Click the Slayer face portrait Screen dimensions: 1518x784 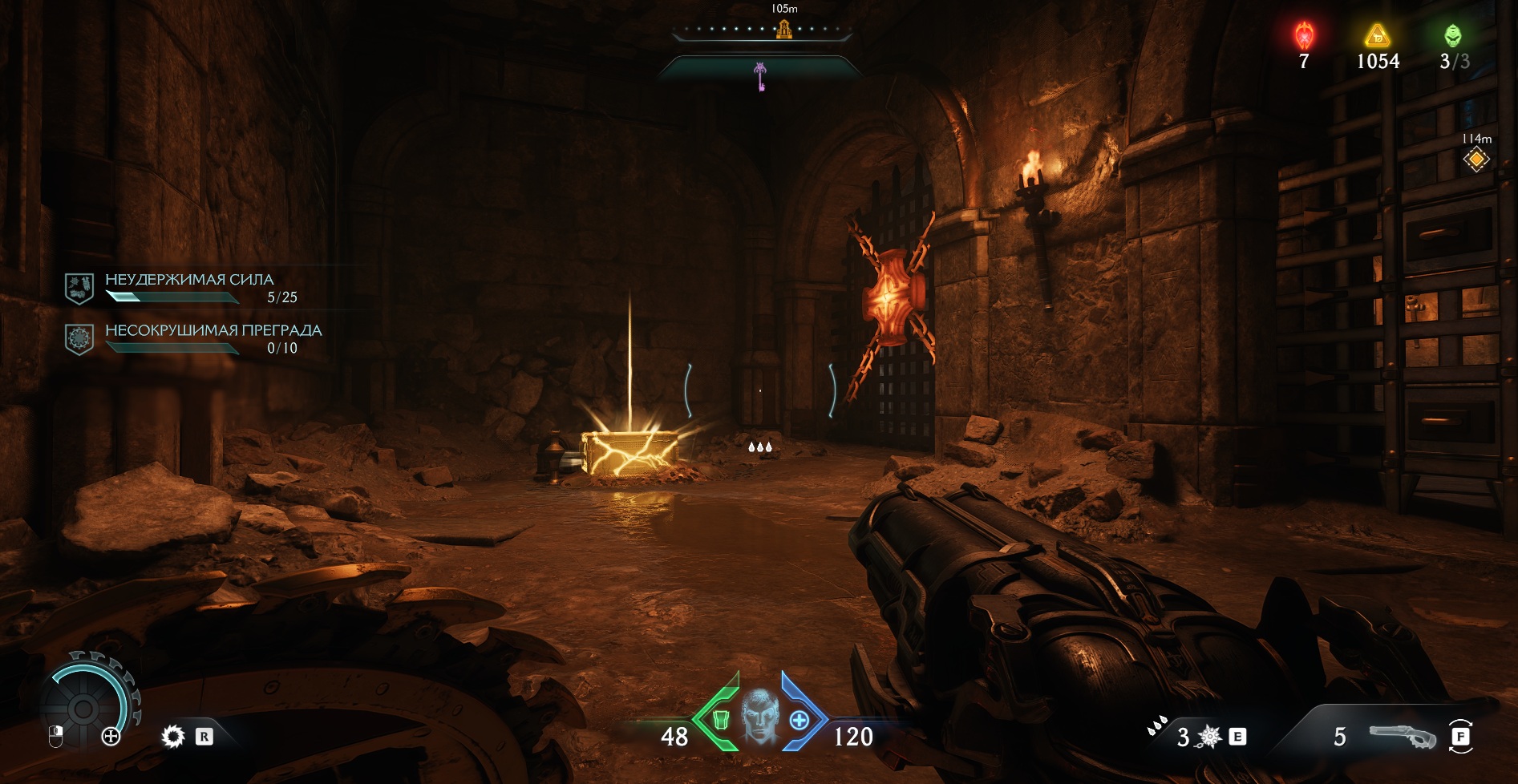pyautogui.click(x=759, y=716)
